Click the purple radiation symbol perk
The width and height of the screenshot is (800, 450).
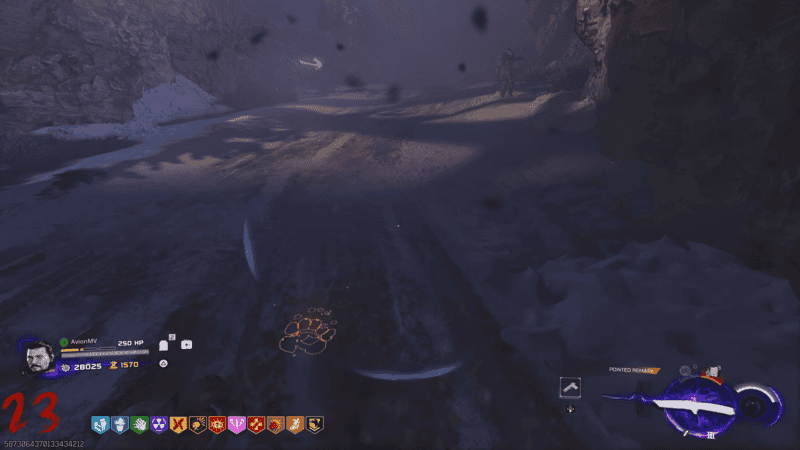[x=158, y=424]
